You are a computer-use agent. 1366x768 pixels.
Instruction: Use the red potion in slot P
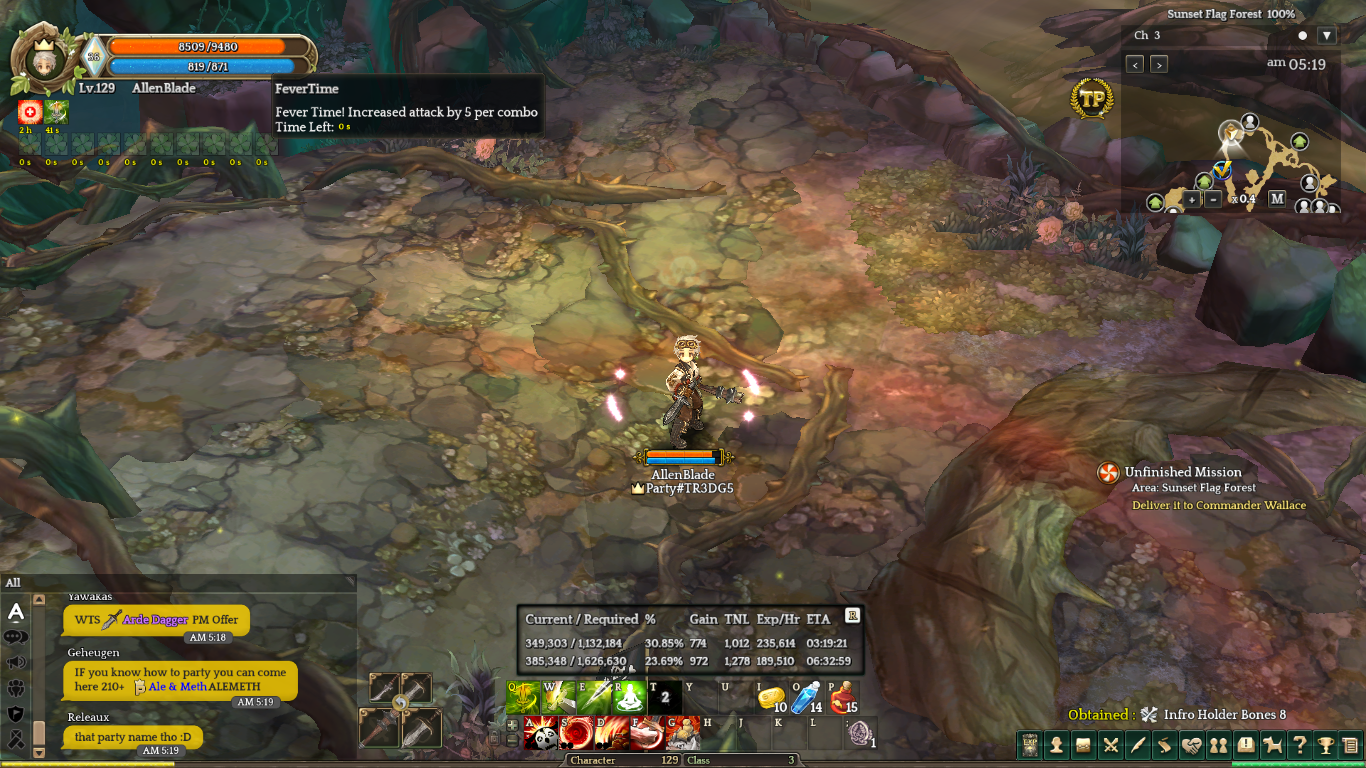(x=842, y=698)
